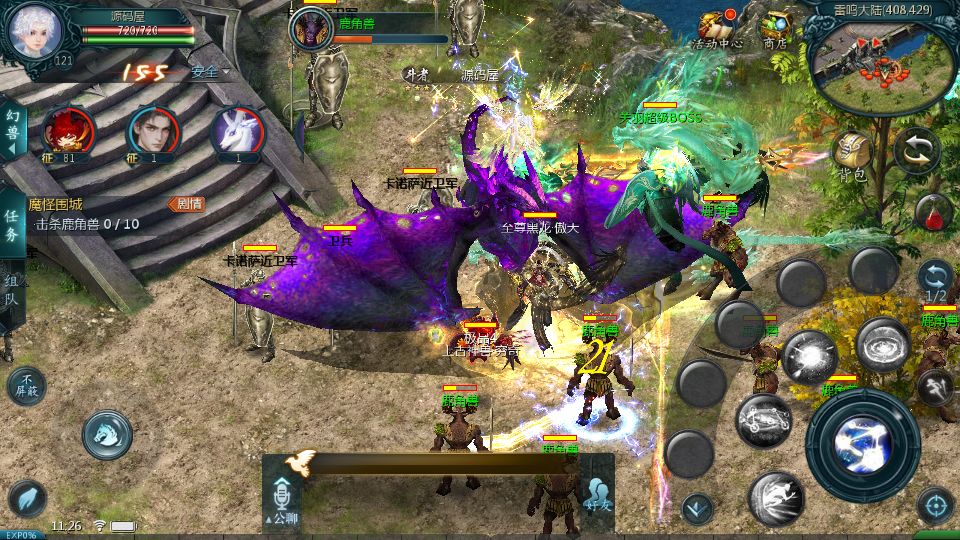Activate the white burst explosion skill
This screenshot has width=960, height=540.
(809, 357)
